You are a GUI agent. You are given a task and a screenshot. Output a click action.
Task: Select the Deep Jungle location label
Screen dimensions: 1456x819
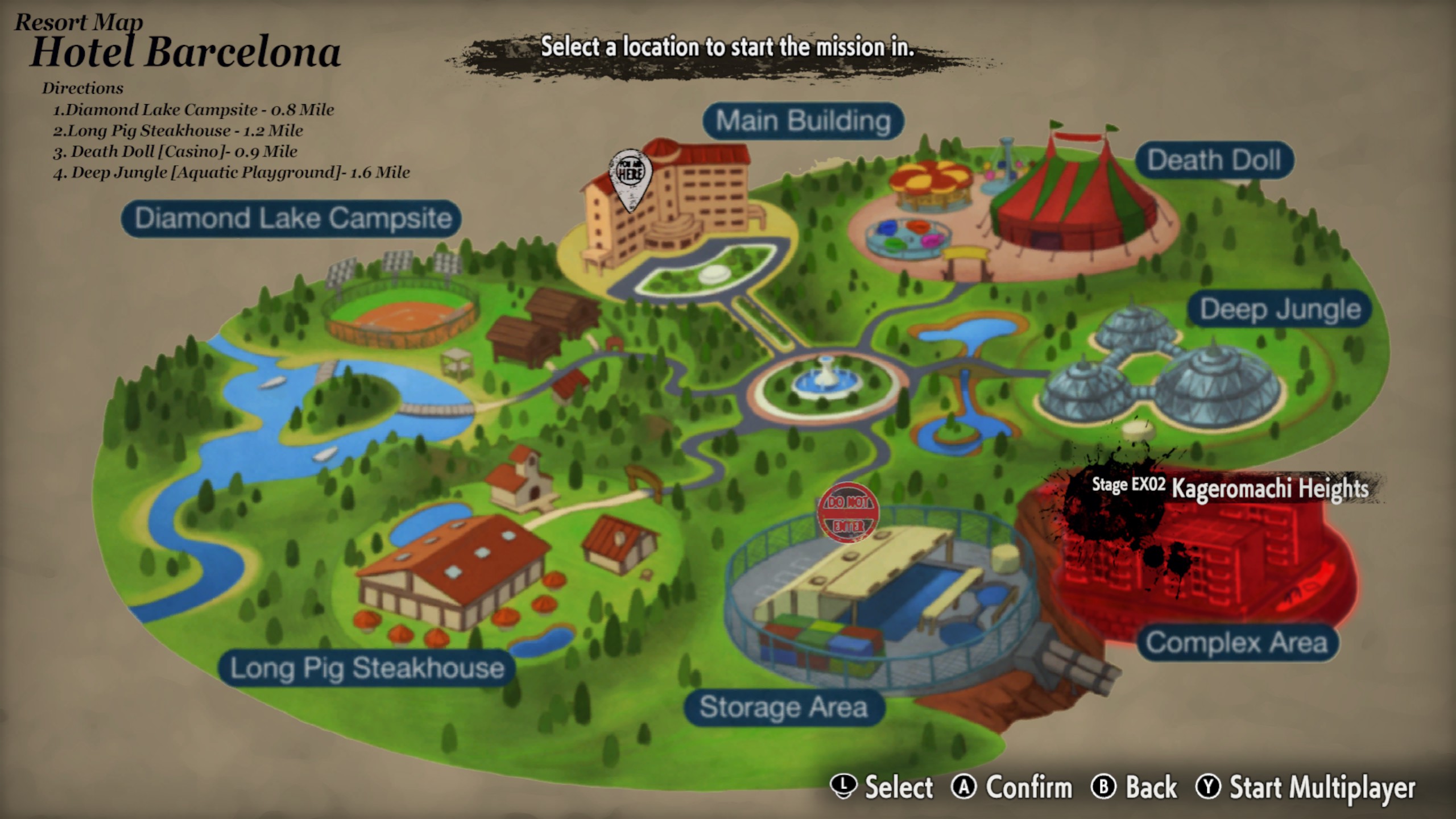click(x=1280, y=309)
